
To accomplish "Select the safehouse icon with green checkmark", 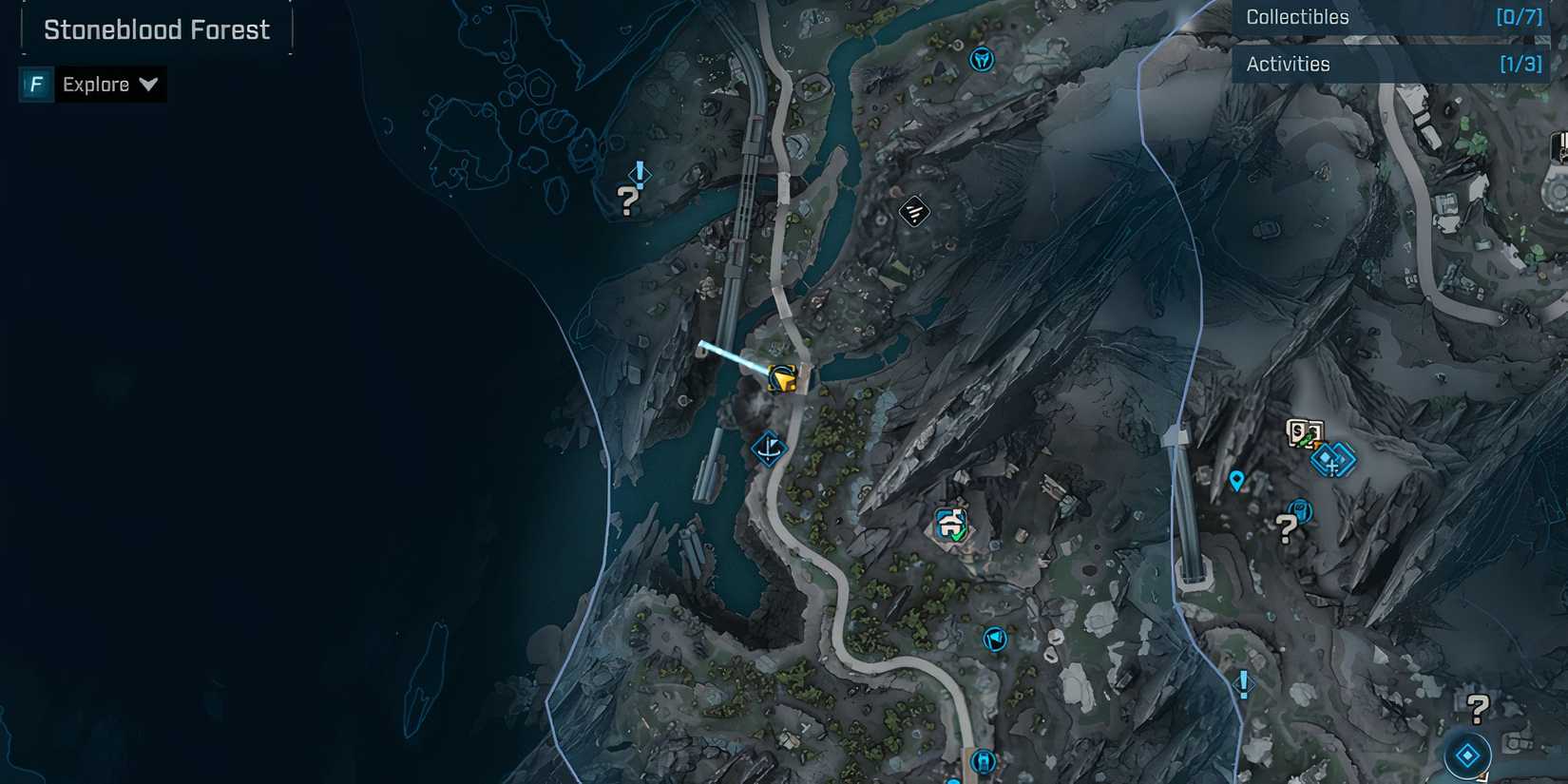I will pyautogui.click(x=948, y=522).
